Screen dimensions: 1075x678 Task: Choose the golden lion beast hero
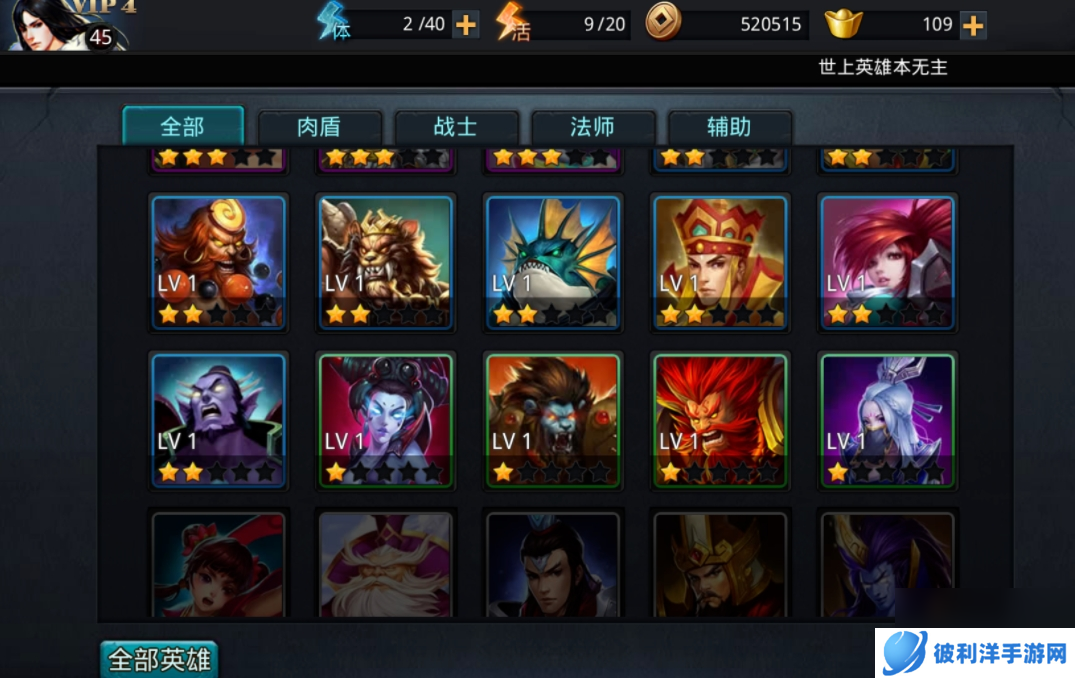tap(386, 262)
